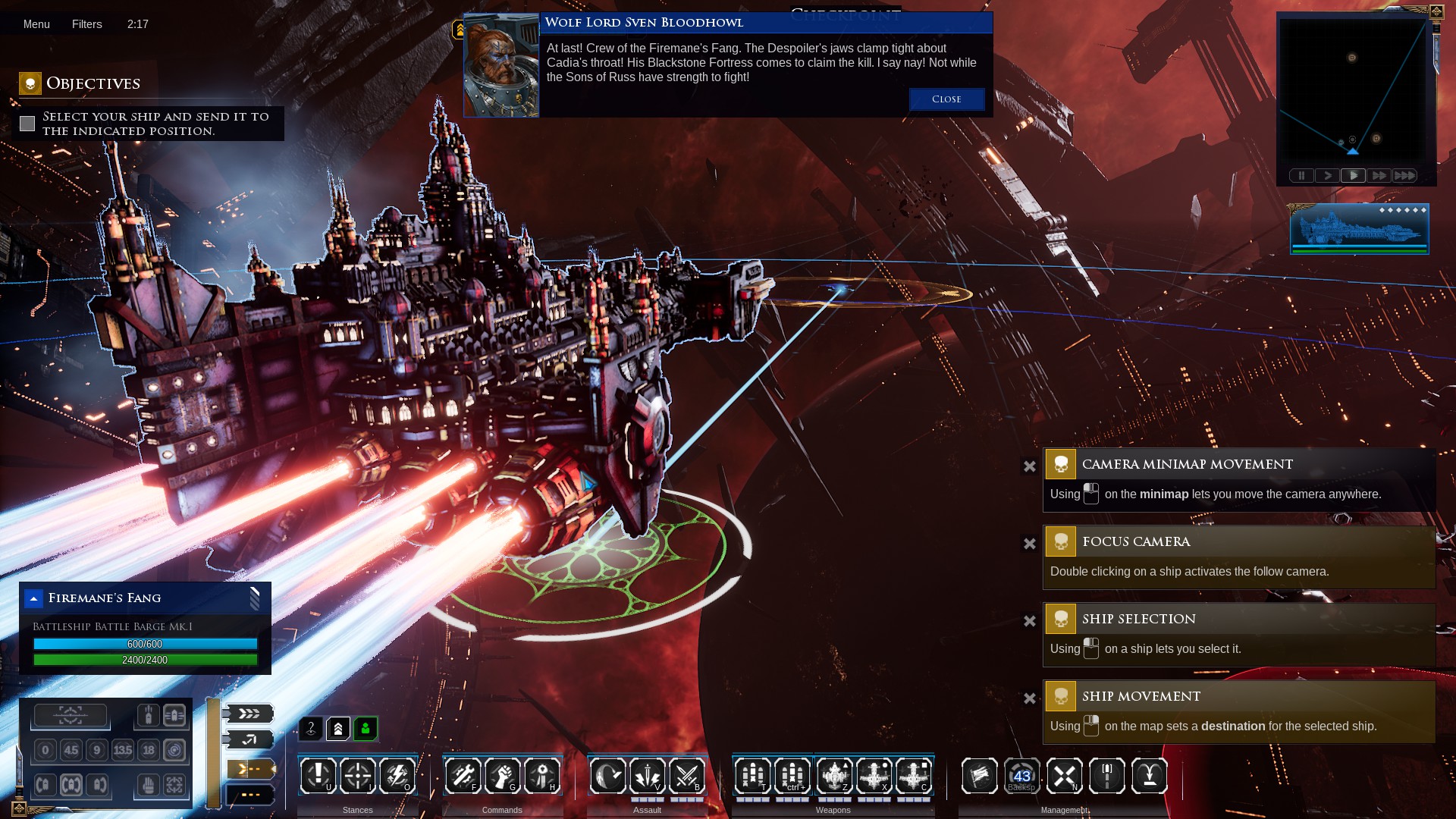This screenshot has height=819, width=1456.
Task: Set game speed to fastest triple-arrow
Action: [x=1404, y=176]
